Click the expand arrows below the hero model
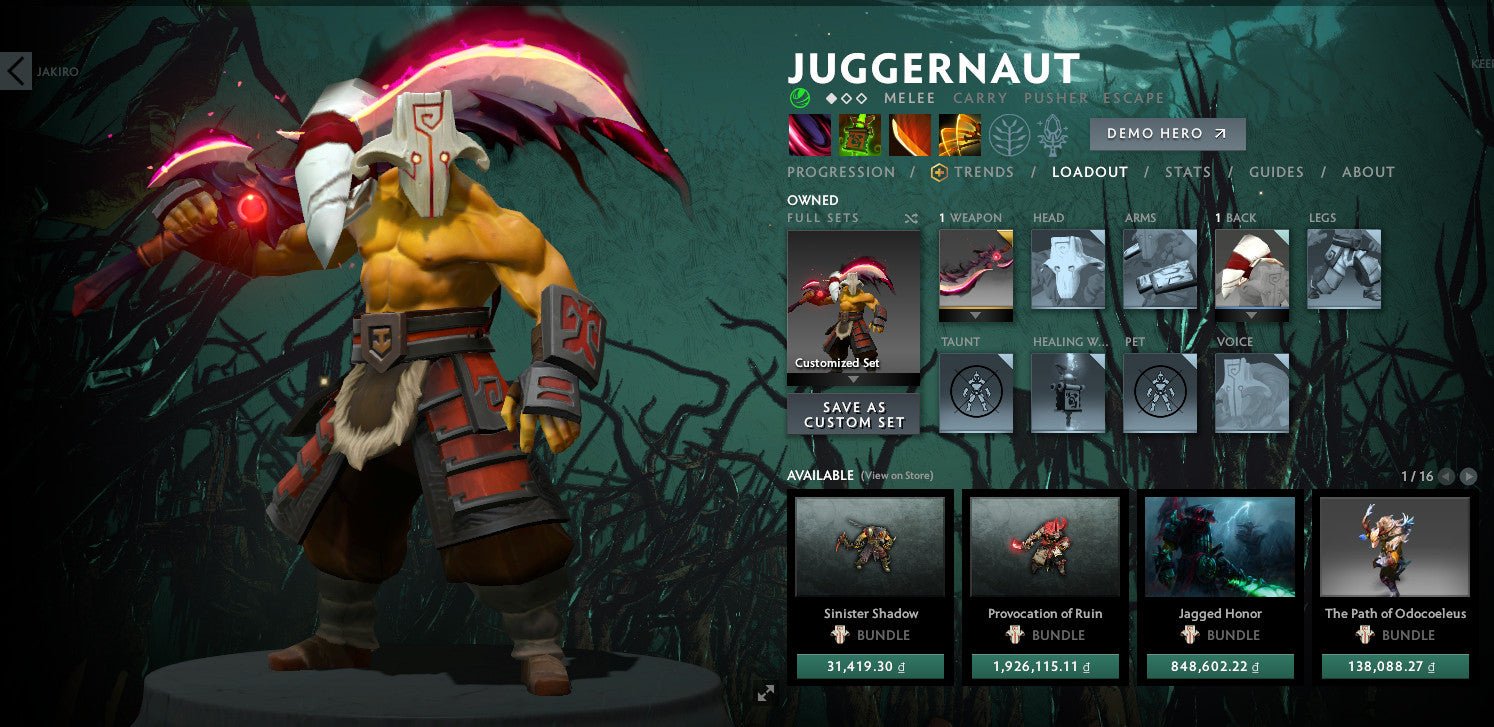Image resolution: width=1494 pixels, height=727 pixels. click(766, 692)
